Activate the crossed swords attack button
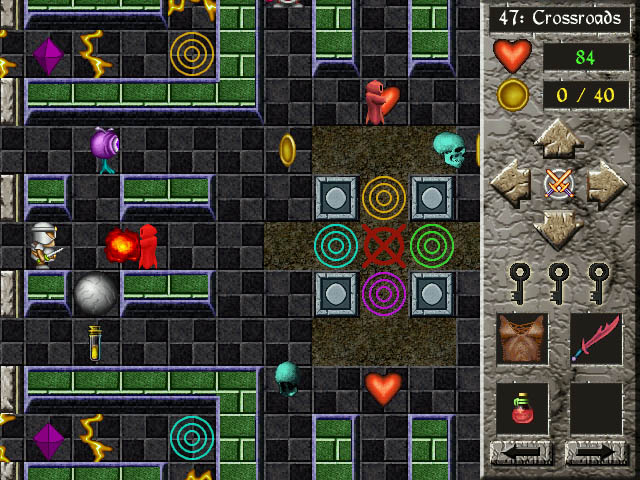 (x=558, y=183)
